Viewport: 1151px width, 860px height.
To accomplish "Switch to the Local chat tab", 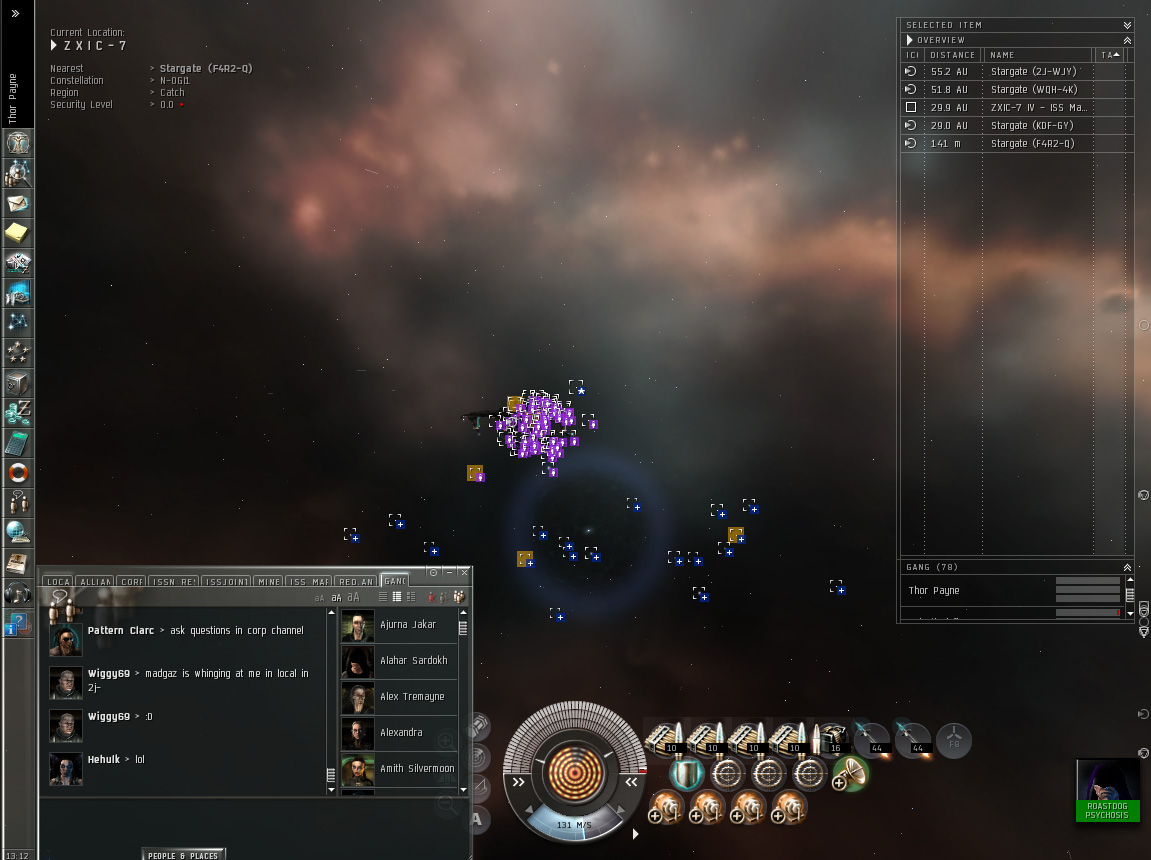I will point(59,581).
